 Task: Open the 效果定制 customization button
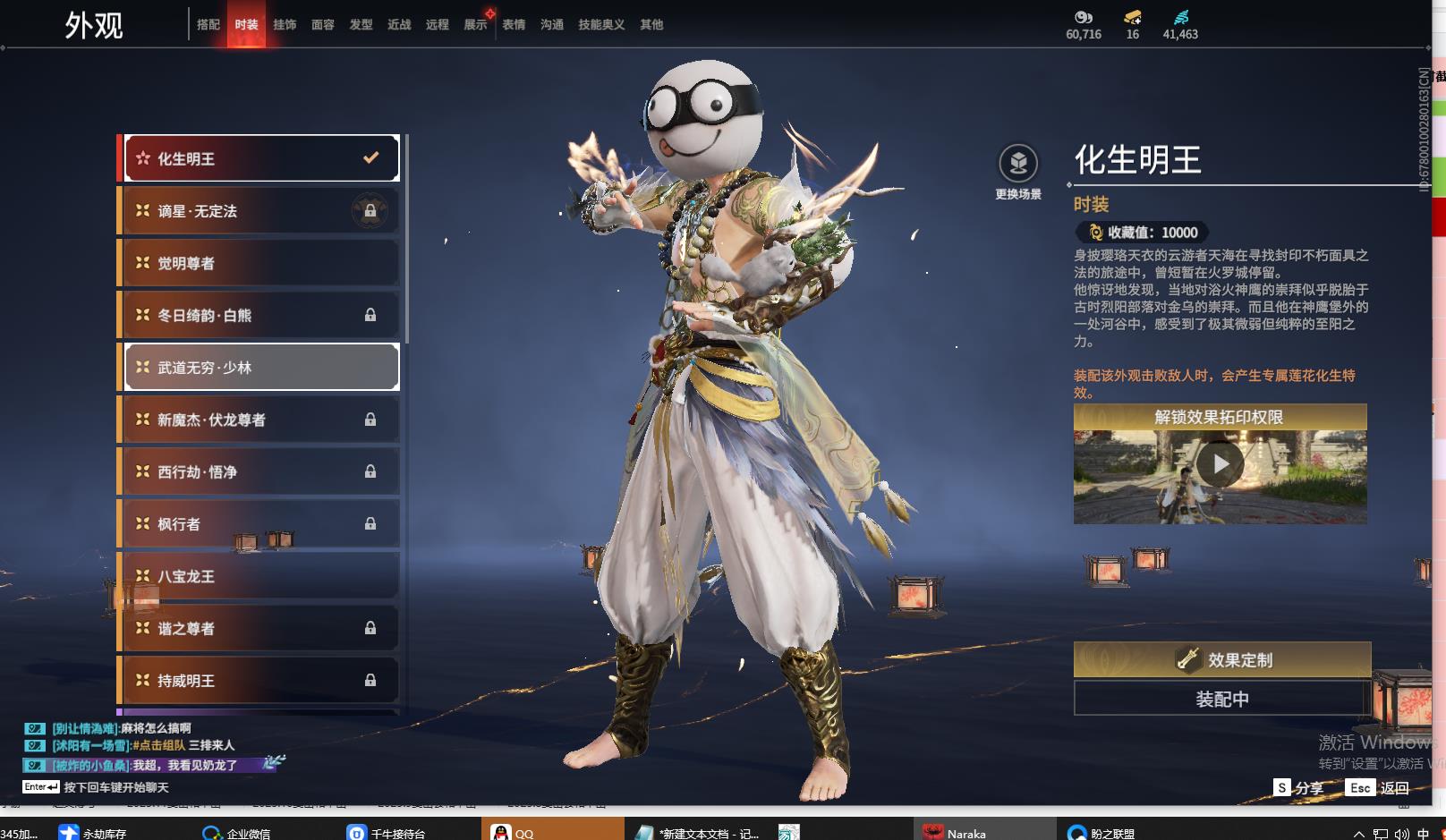1221,660
